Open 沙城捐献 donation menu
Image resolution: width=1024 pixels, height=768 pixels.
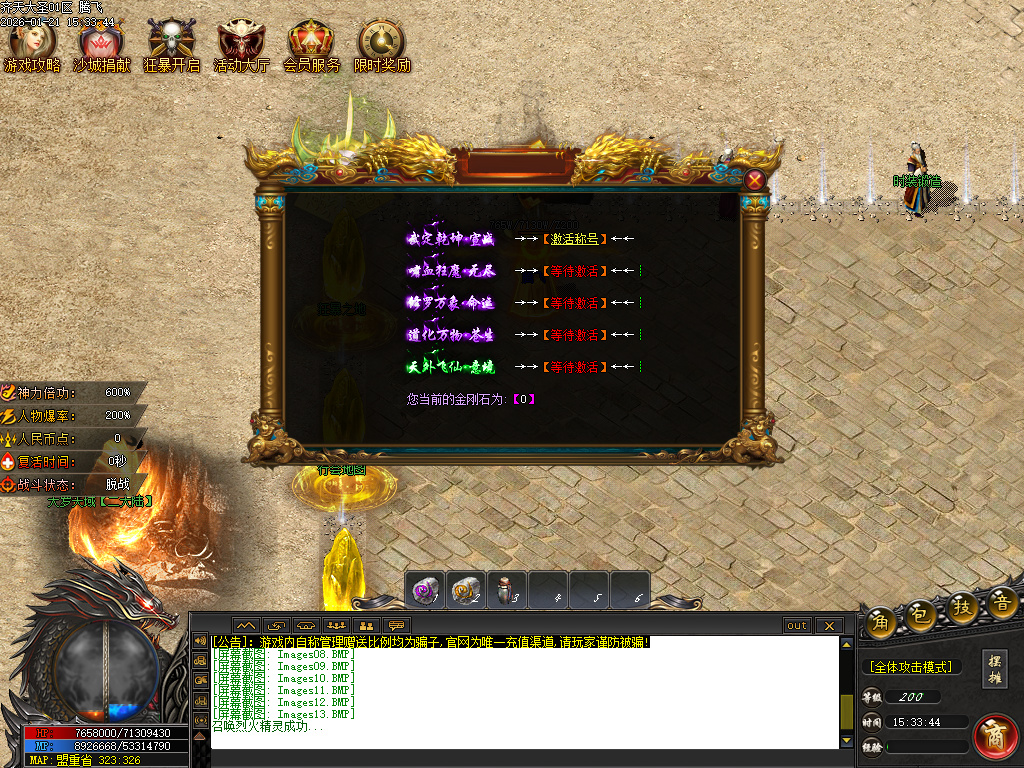pos(101,41)
